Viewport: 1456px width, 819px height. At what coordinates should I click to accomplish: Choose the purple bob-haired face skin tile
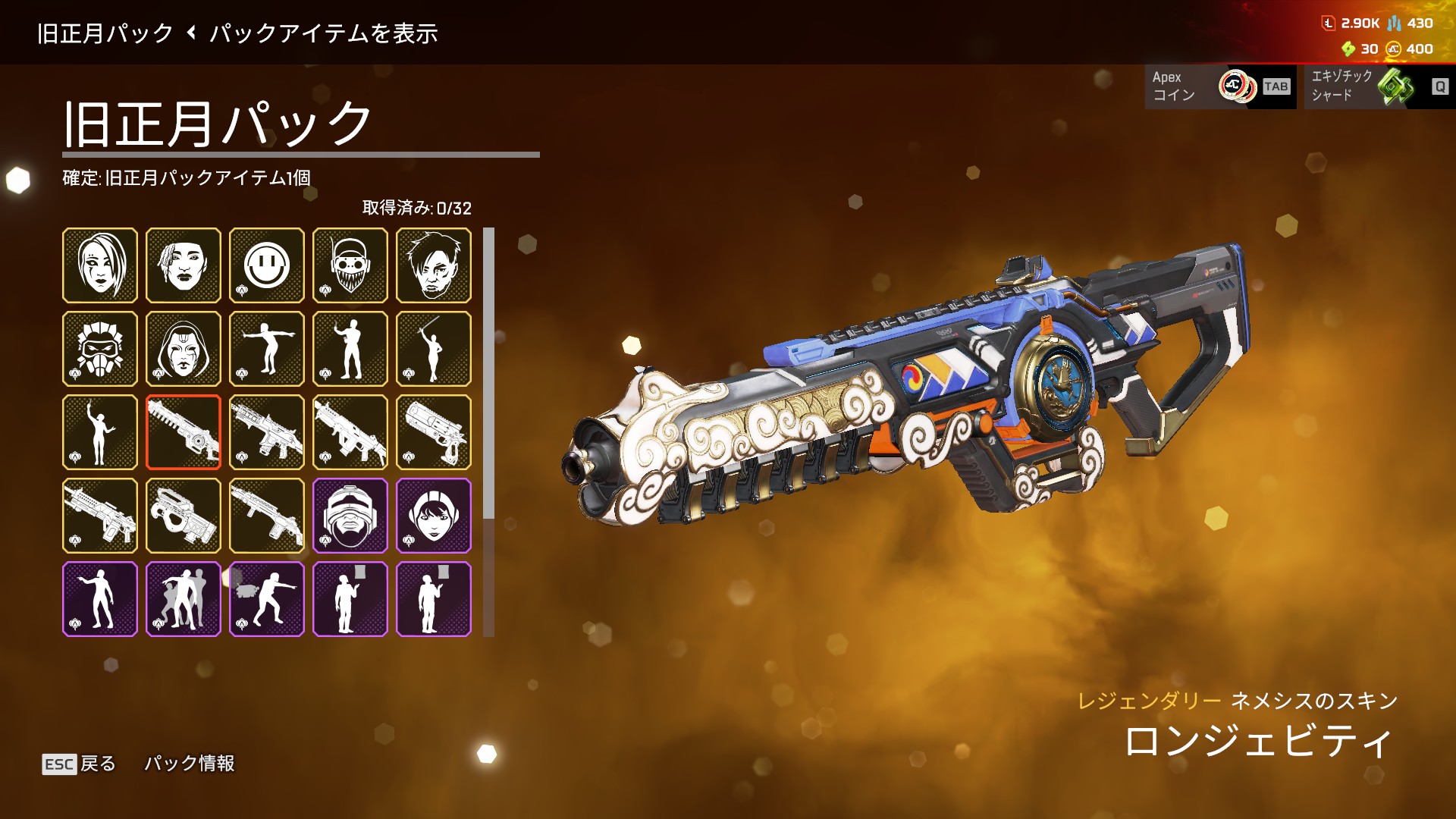pos(434,516)
